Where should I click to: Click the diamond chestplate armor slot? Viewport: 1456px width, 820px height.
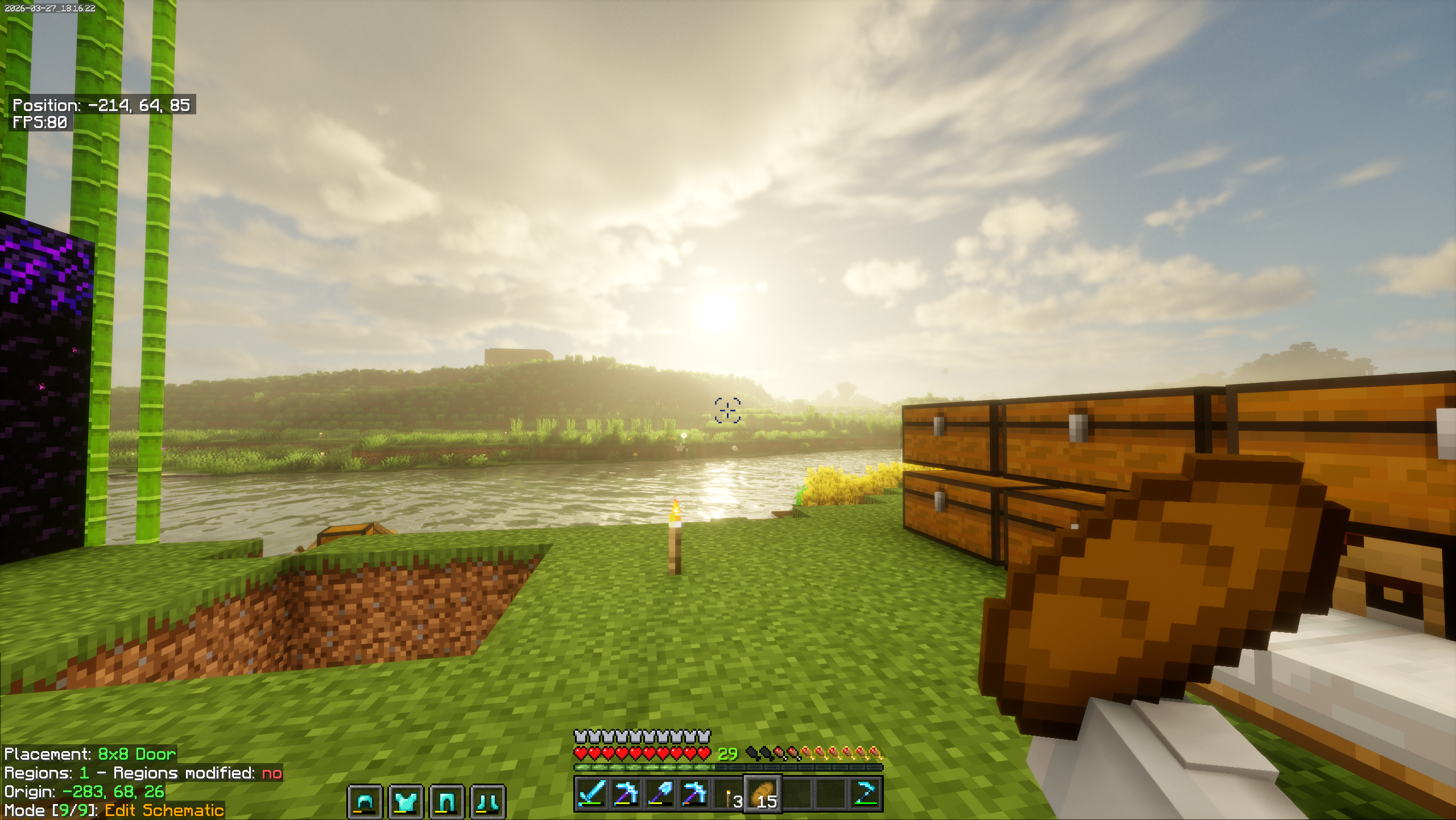(406, 802)
